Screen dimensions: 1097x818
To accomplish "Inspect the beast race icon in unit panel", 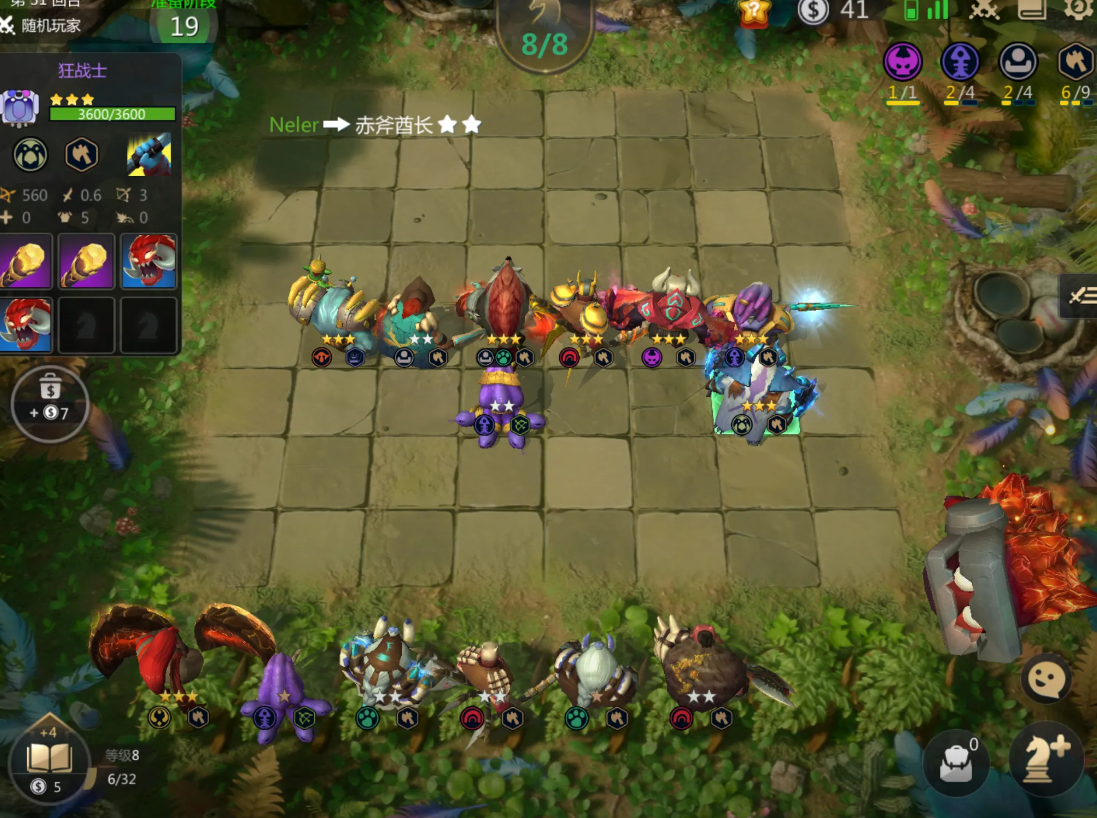I will pos(31,155).
